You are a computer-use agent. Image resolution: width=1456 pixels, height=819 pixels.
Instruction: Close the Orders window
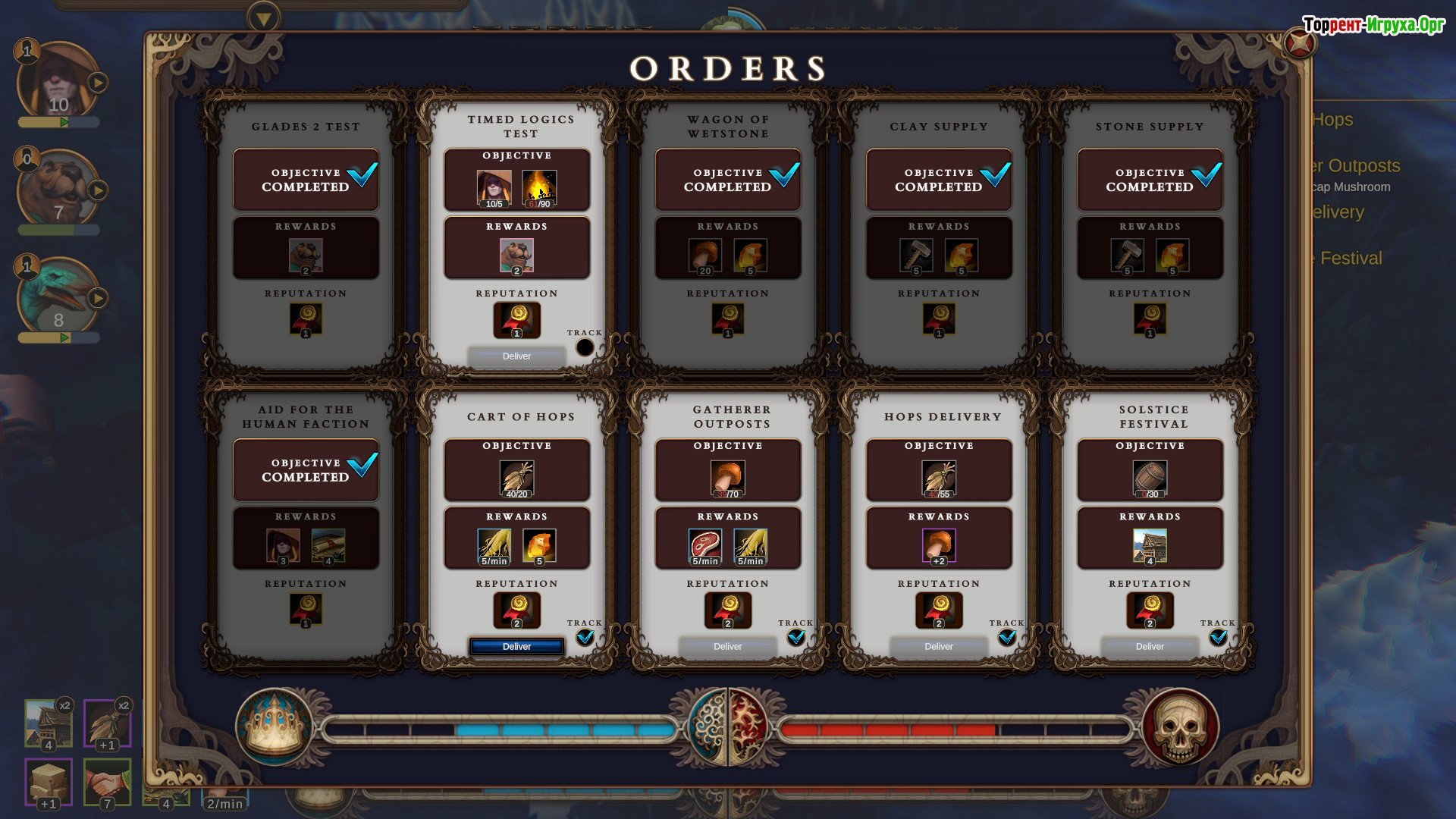click(1300, 44)
